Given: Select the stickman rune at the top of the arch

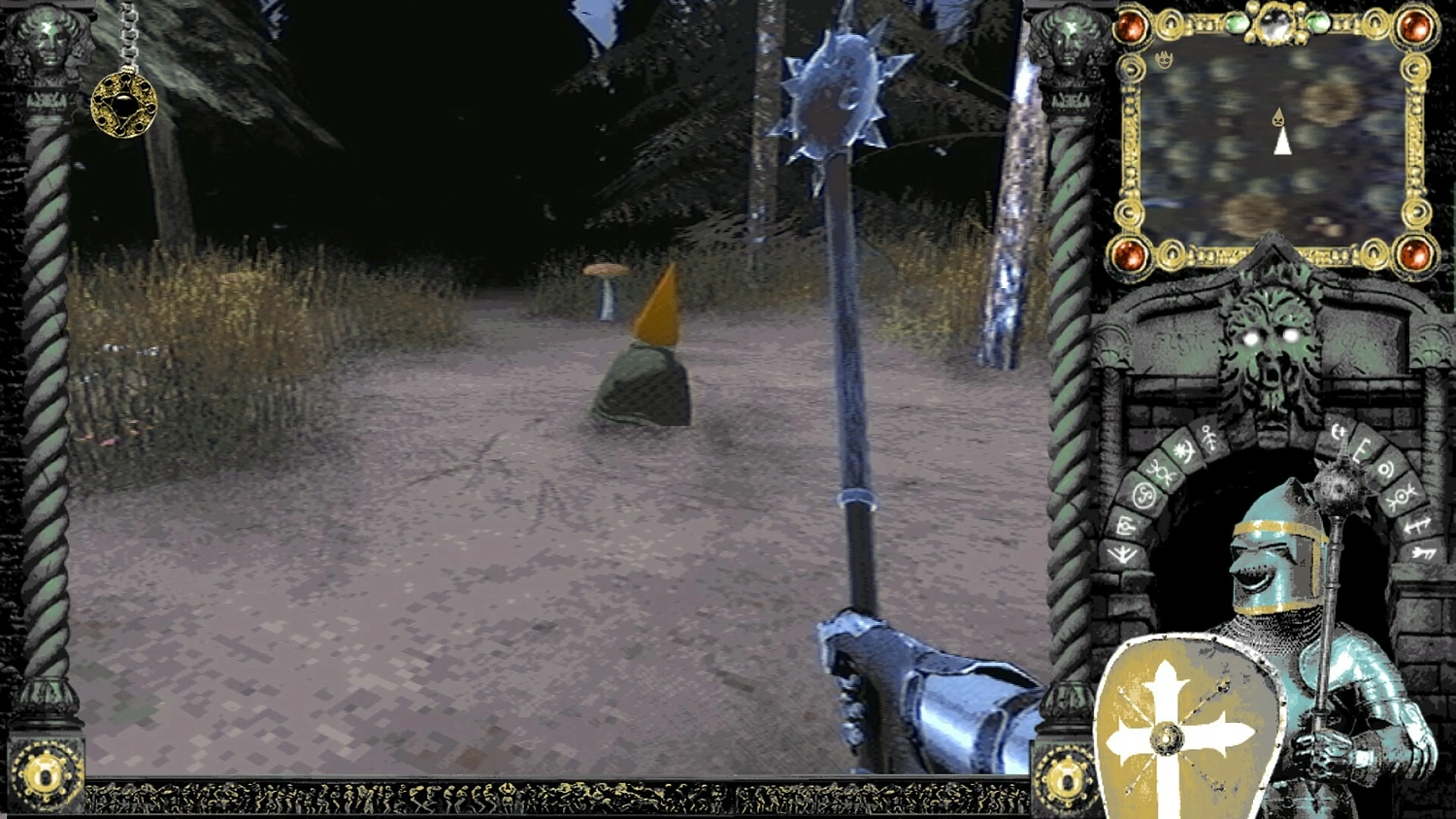Looking at the screenshot, I should coord(1208,435).
